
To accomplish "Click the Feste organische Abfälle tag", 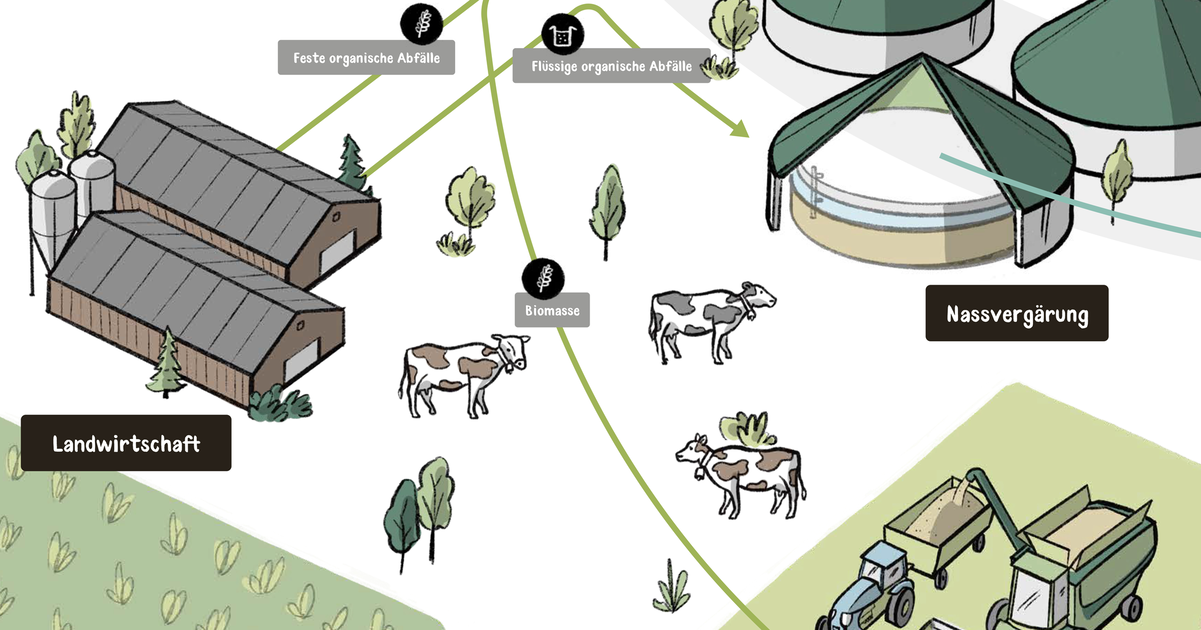I will 366,58.
